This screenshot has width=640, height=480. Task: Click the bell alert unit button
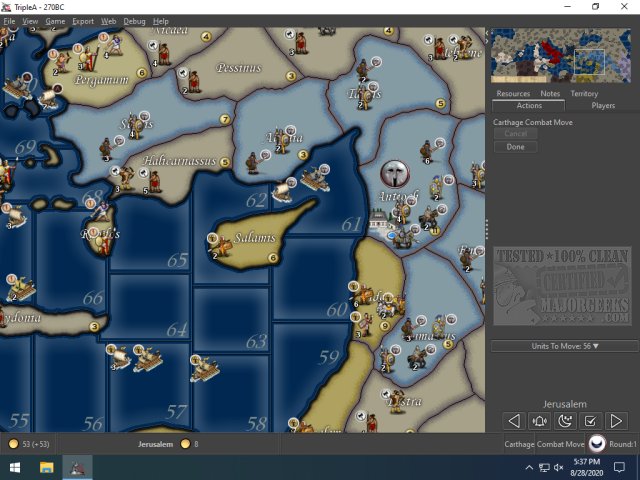point(539,421)
